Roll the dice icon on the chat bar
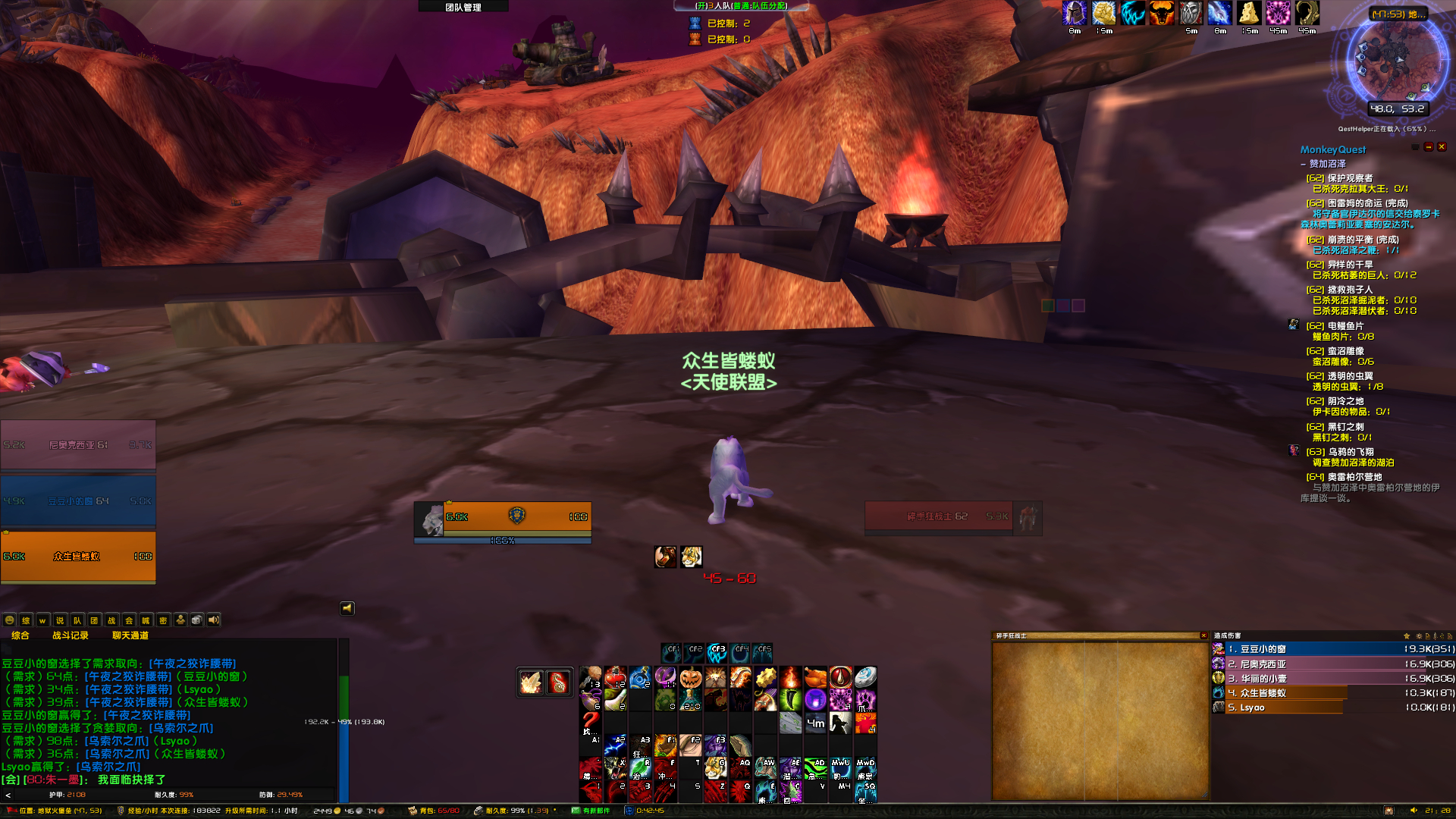This screenshot has width=1456, height=819. (196, 620)
